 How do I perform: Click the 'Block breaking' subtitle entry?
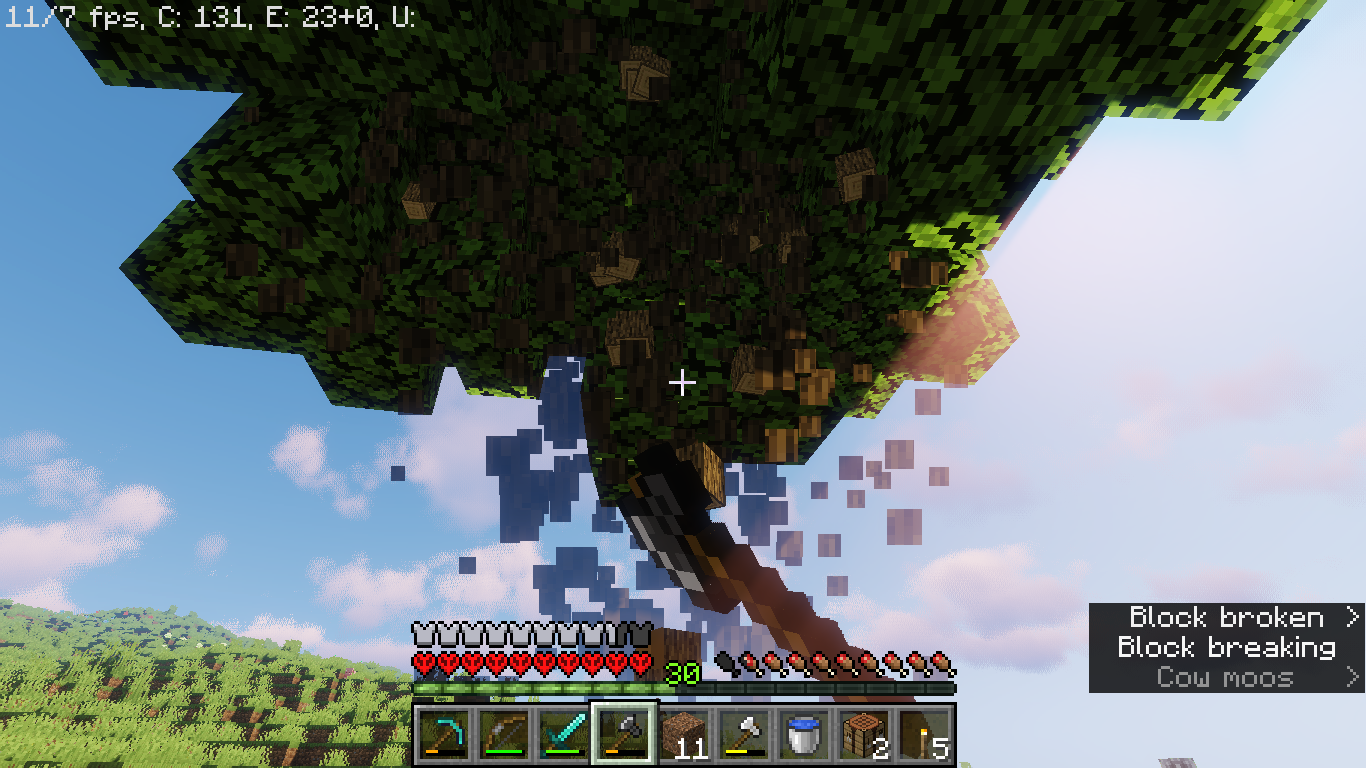click(x=1227, y=647)
